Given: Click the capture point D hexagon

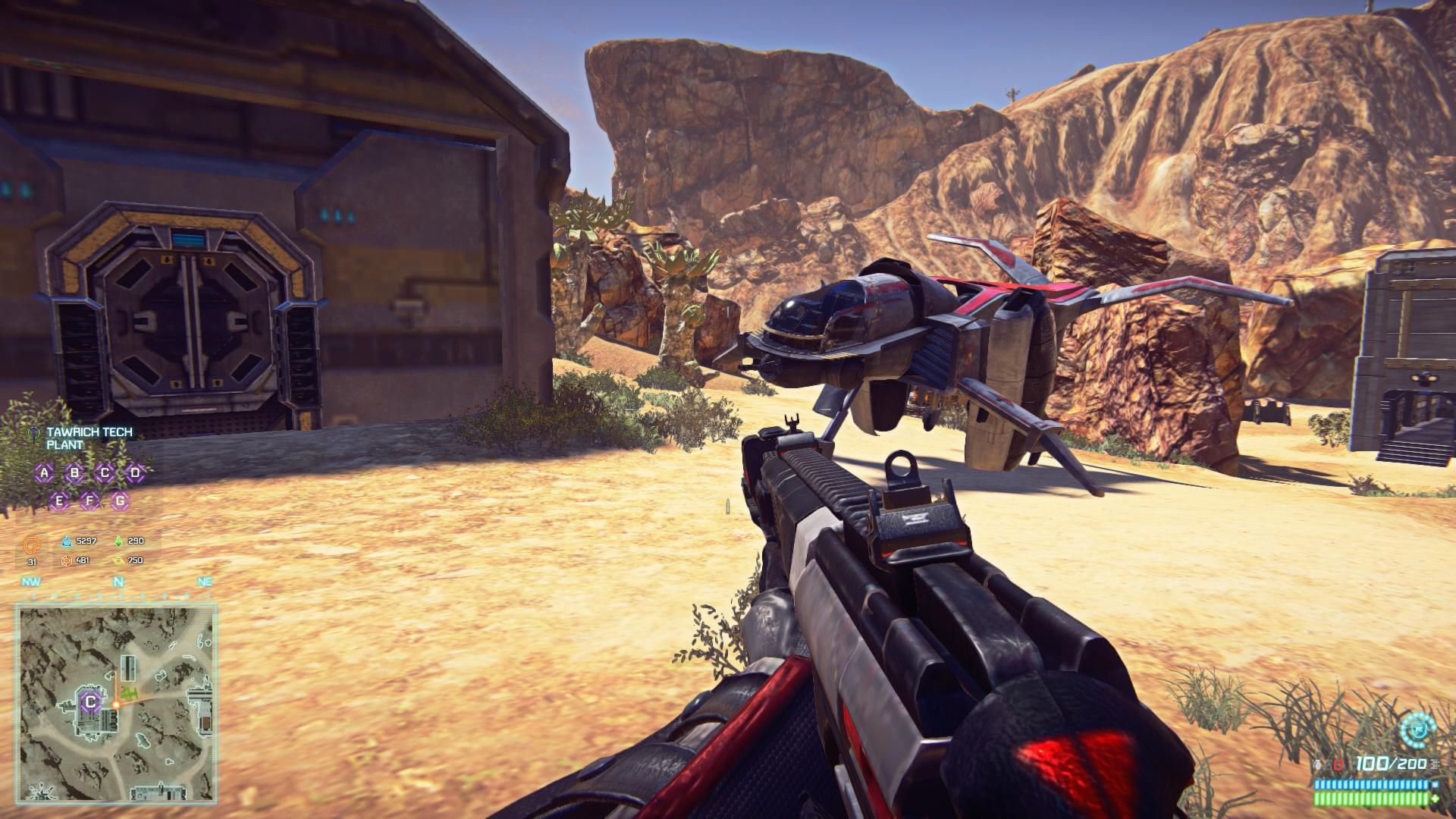Looking at the screenshot, I should coord(135,474).
